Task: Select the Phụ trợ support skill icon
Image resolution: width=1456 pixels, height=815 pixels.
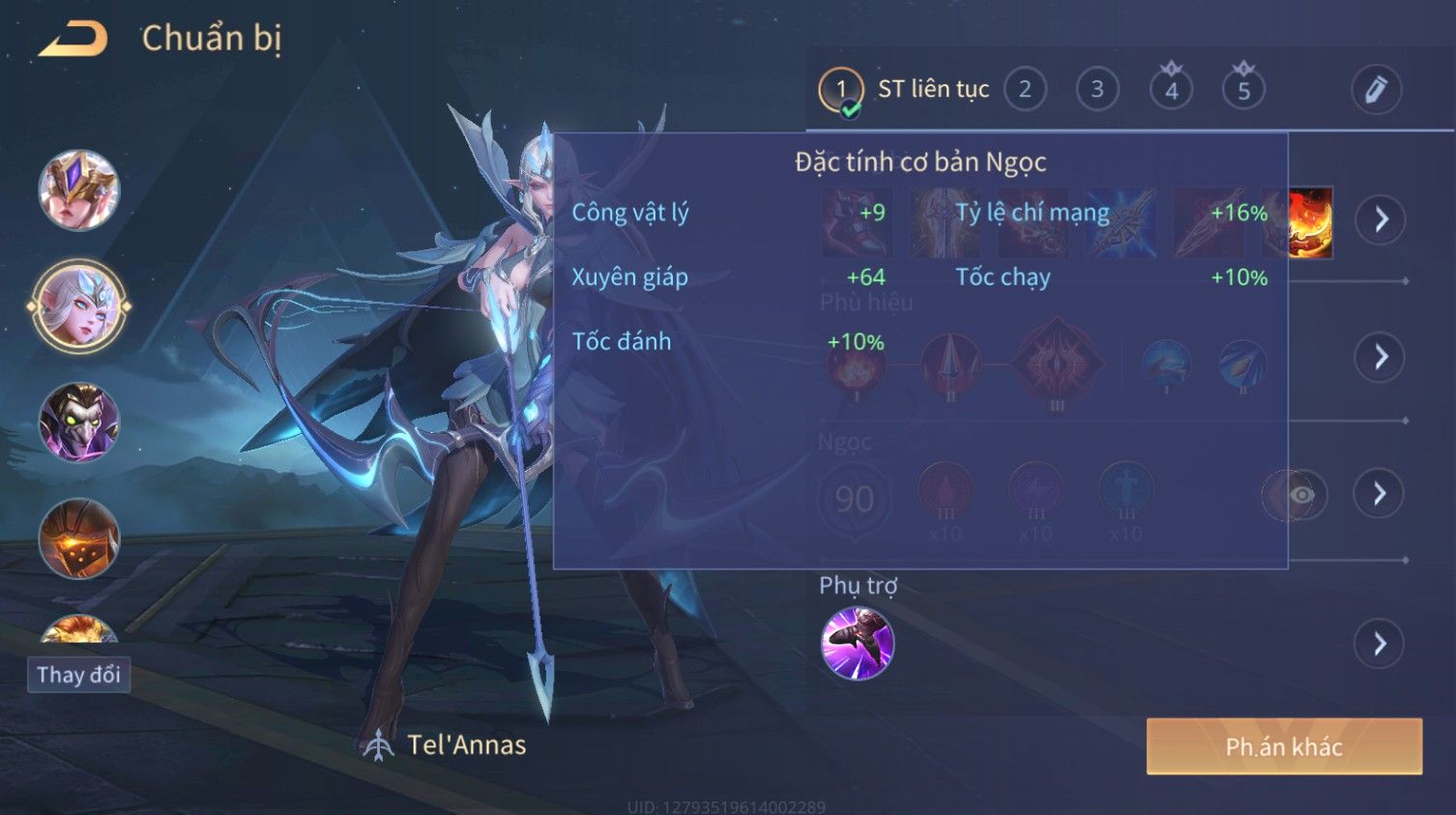Action: tap(857, 644)
